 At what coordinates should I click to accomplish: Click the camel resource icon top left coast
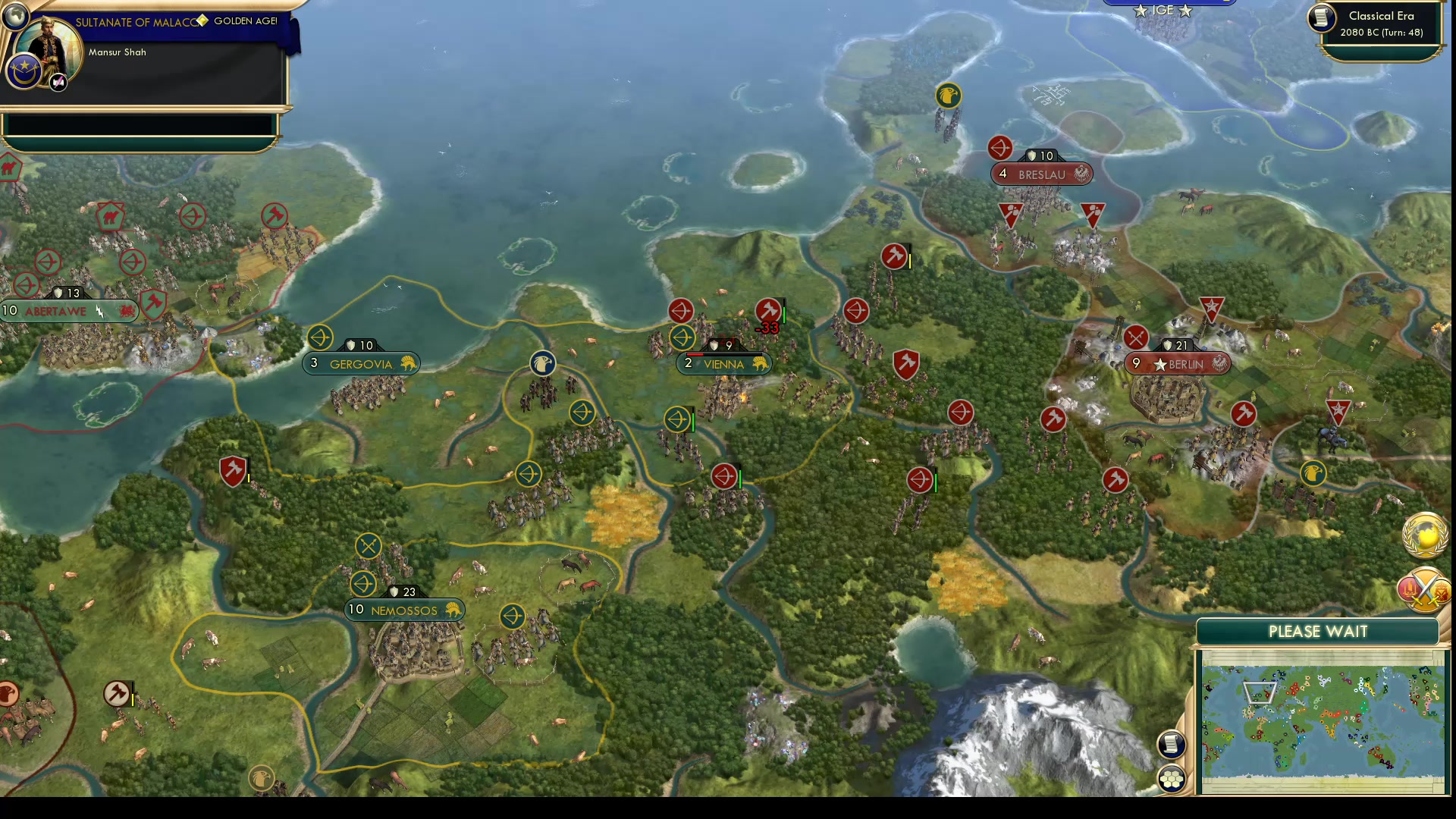9,168
